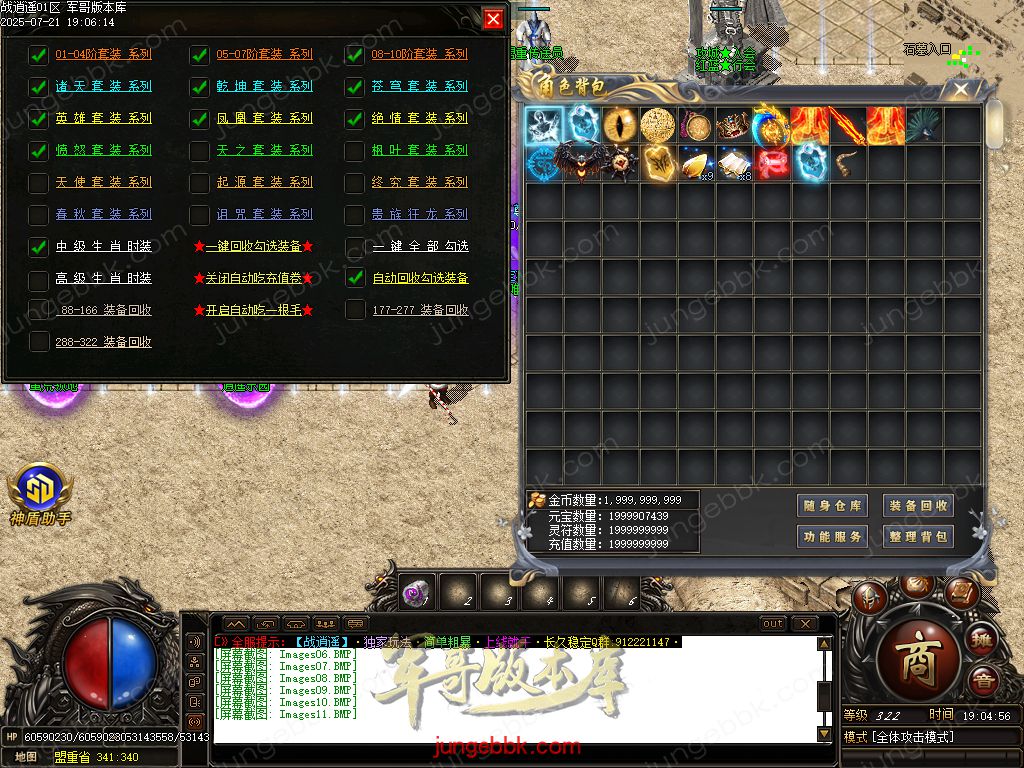Sort items with 整理背包 button
Viewport: 1024px width, 768px height.
(x=917, y=537)
